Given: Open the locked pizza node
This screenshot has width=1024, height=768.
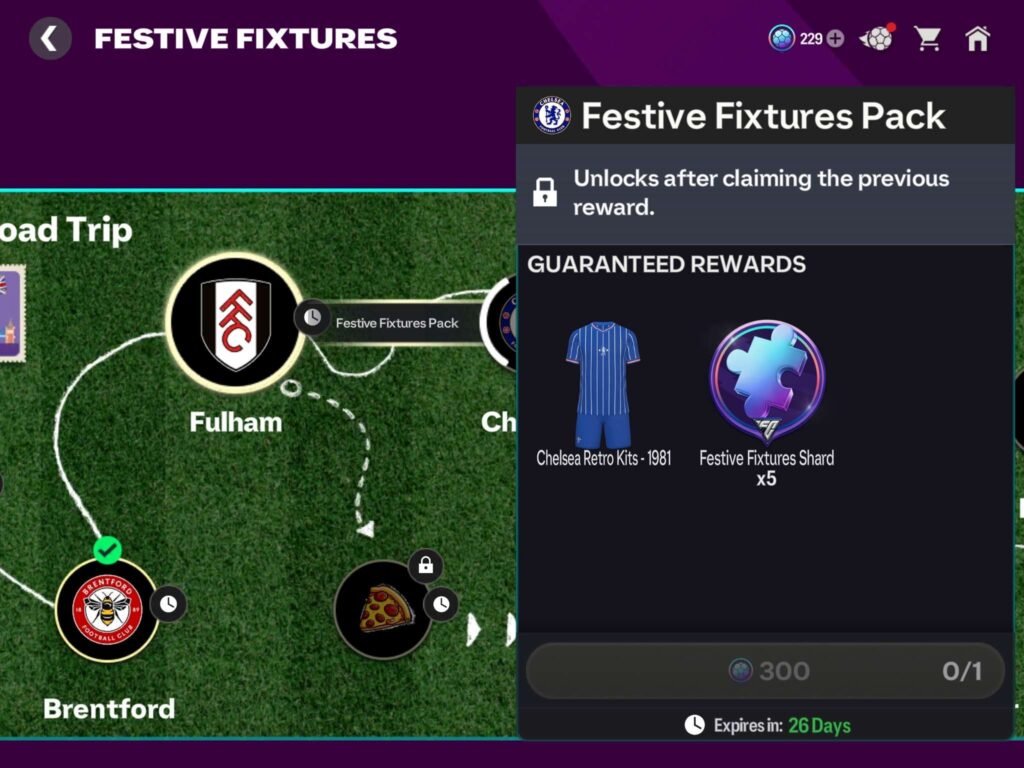Looking at the screenshot, I should (383, 609).
